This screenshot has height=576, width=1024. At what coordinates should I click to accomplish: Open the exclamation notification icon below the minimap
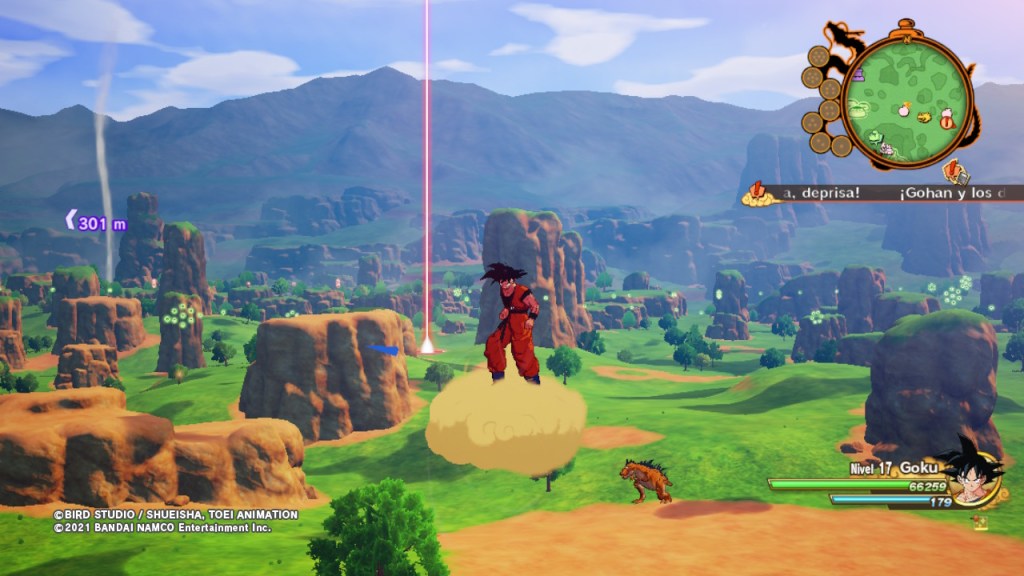click(x=951, y=171)
